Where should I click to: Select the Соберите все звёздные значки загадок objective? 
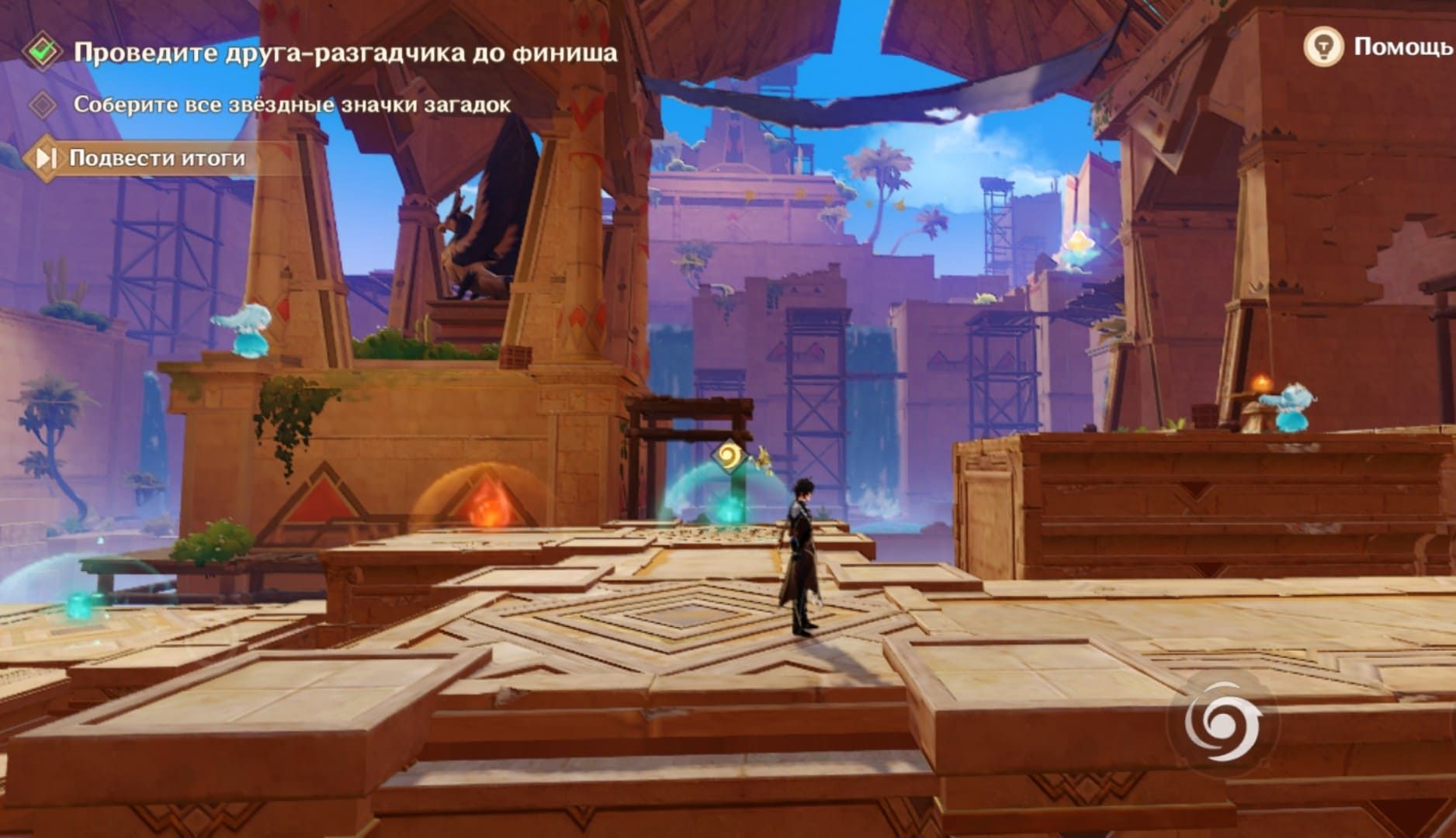click(292, 105)
